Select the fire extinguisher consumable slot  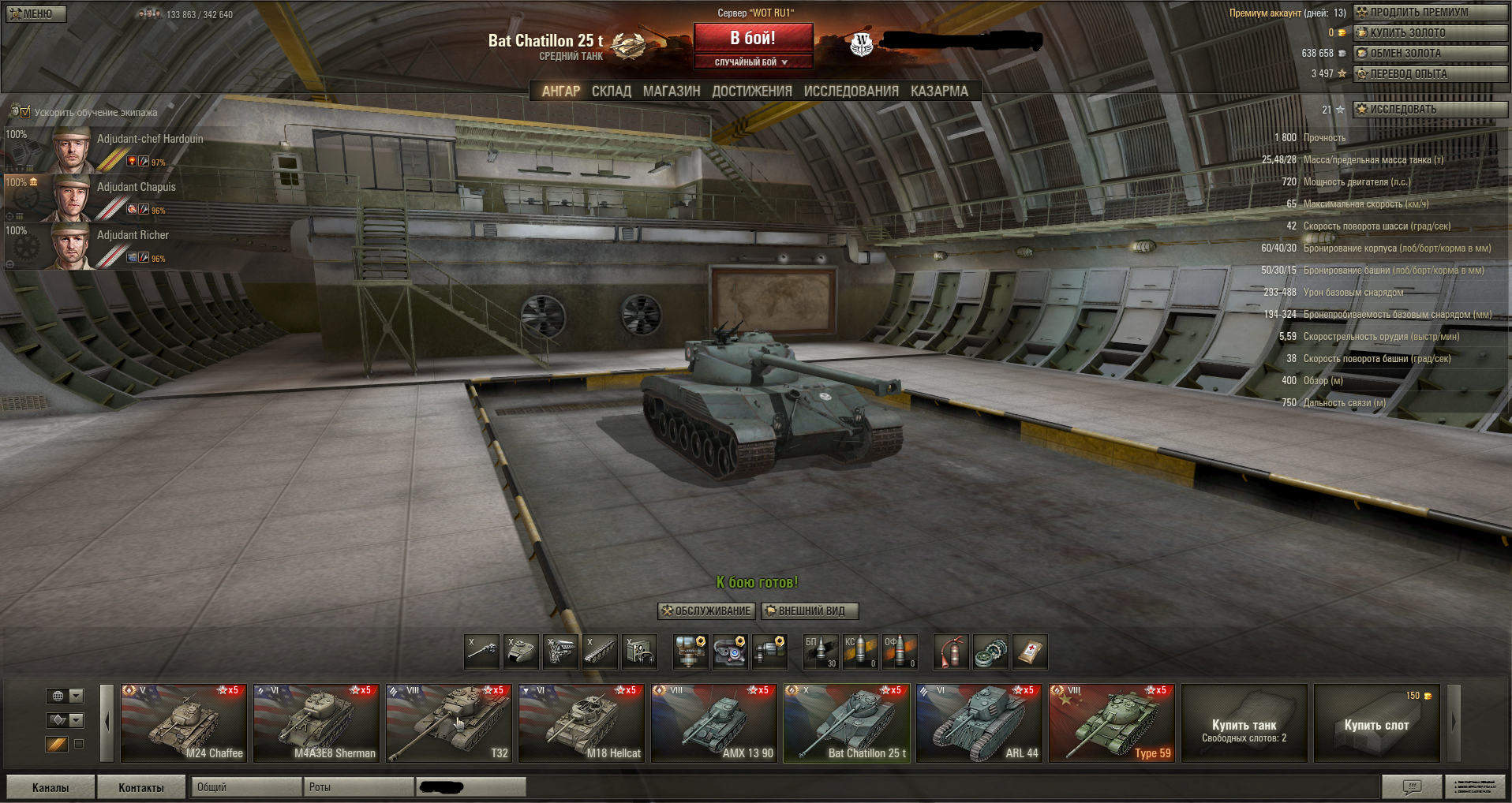tap(951, 652)
